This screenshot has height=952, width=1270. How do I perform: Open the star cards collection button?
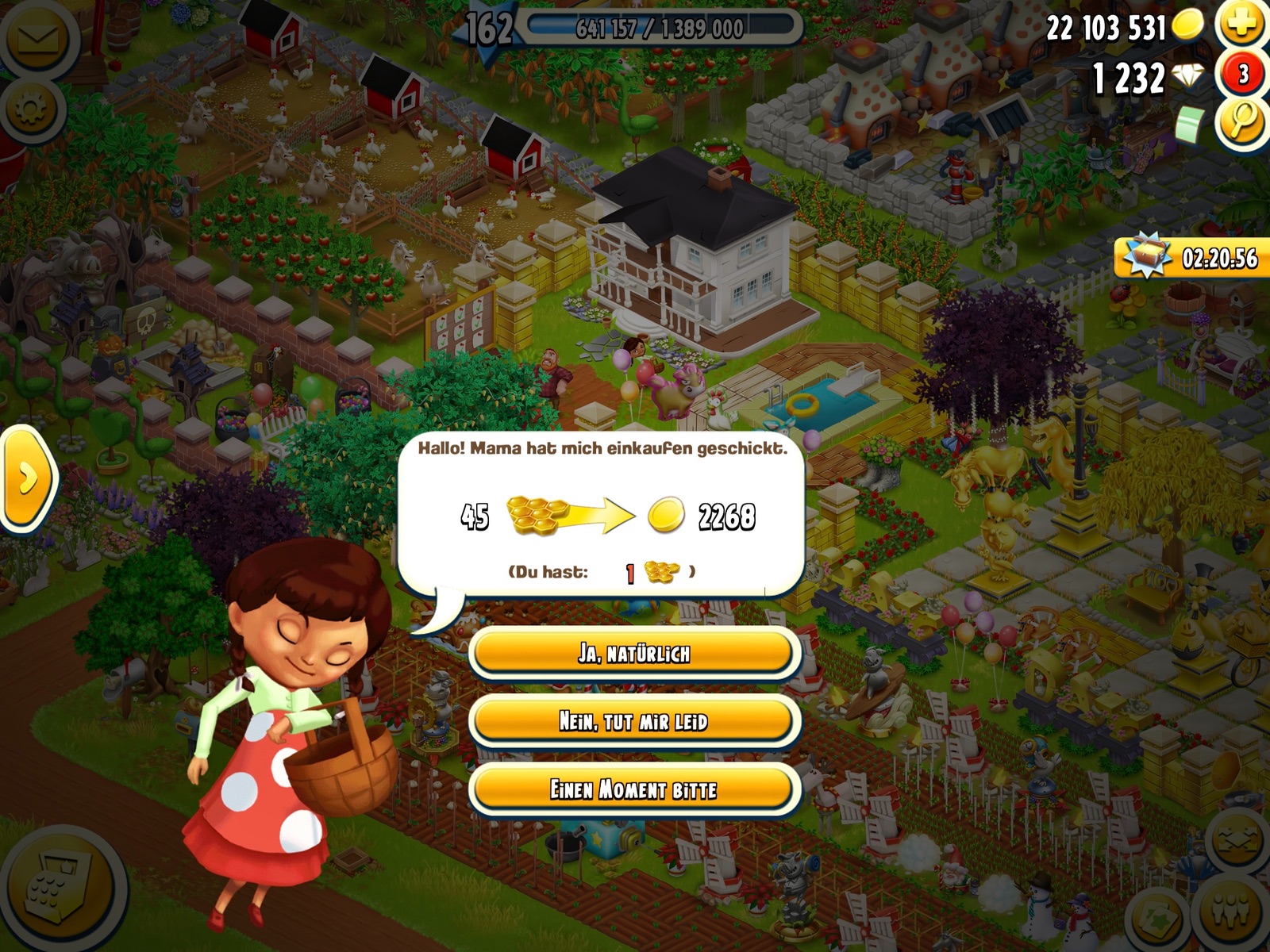1156,916
